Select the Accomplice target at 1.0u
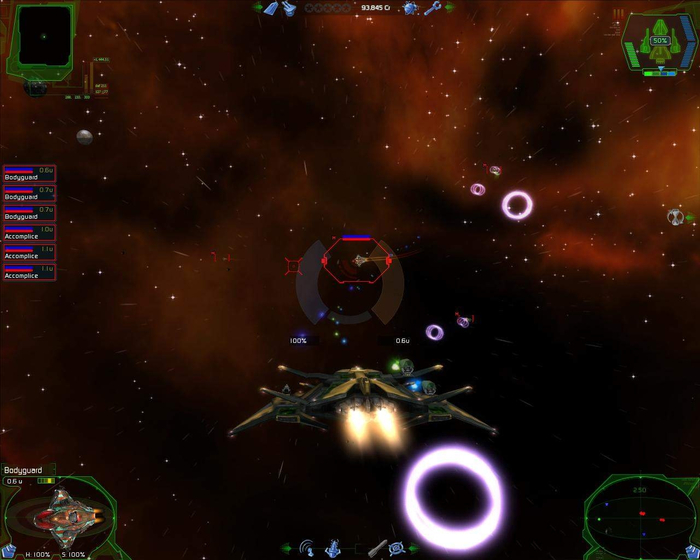Screen dimensions: 700x560 coord(29,233)
